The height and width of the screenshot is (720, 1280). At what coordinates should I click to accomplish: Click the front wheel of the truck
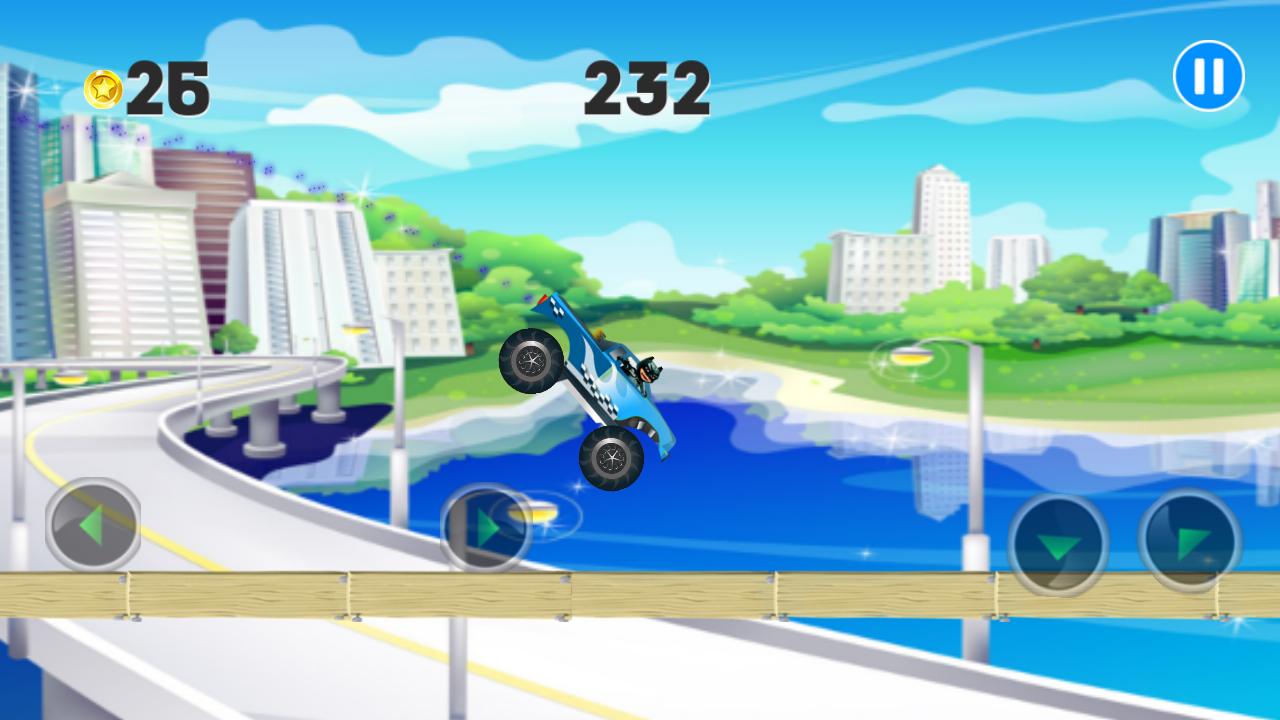pyautogui.click(x=611, y=460)
